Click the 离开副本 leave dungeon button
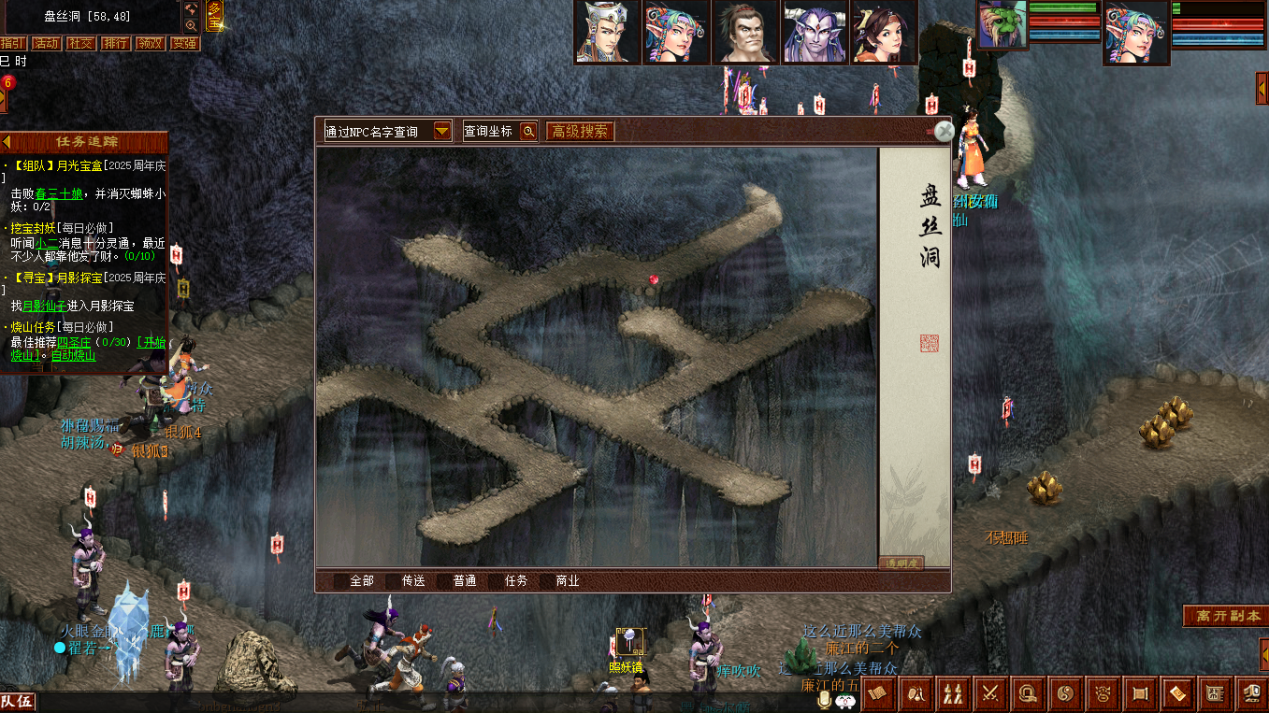 click(1225, 616)
